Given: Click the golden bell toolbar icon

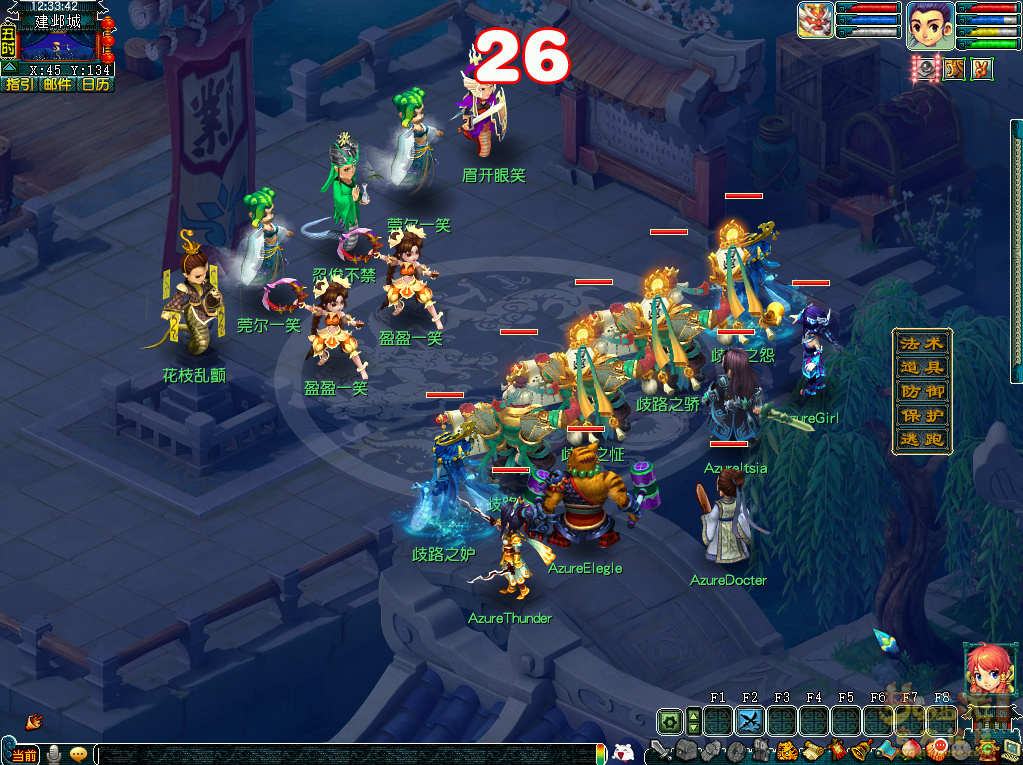Looking at the screenshot, I should point(861,750).
